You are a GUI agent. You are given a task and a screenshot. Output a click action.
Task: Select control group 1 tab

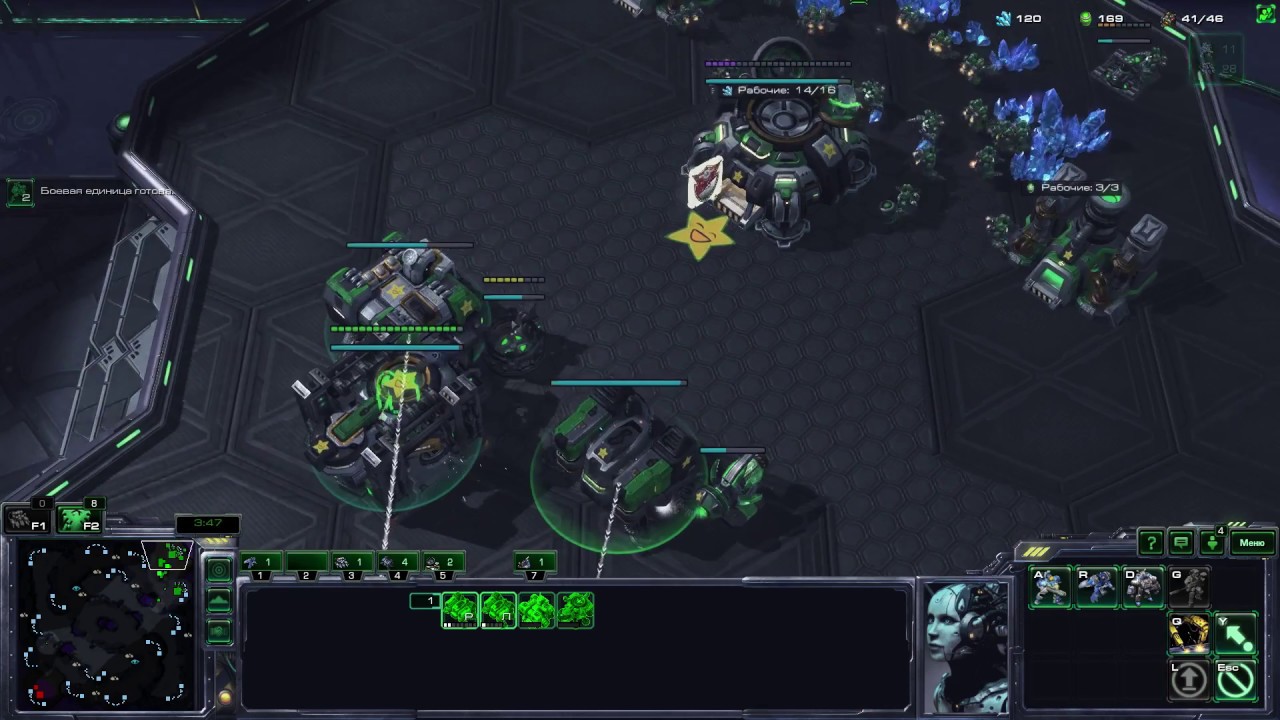(x=260, y=563)
